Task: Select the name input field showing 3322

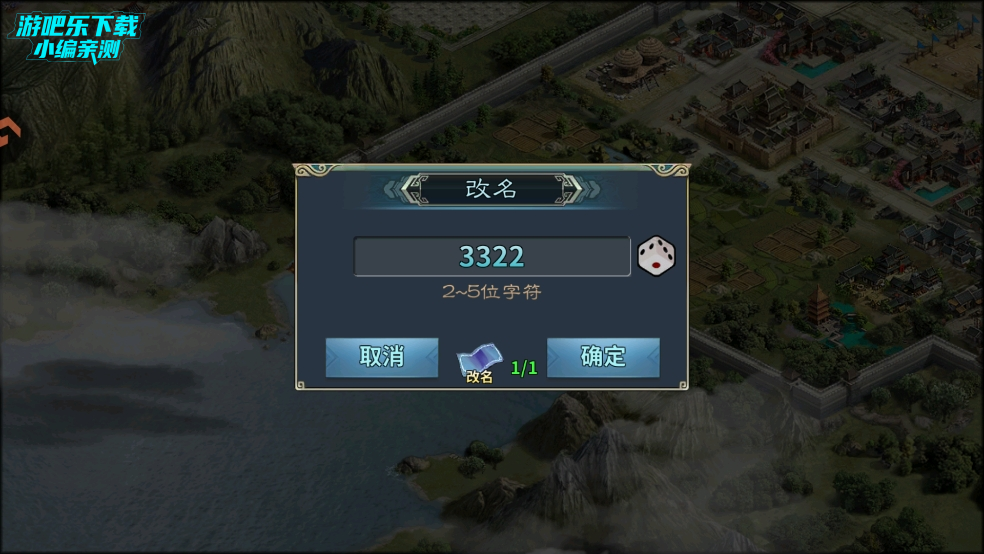Action: 491,257
